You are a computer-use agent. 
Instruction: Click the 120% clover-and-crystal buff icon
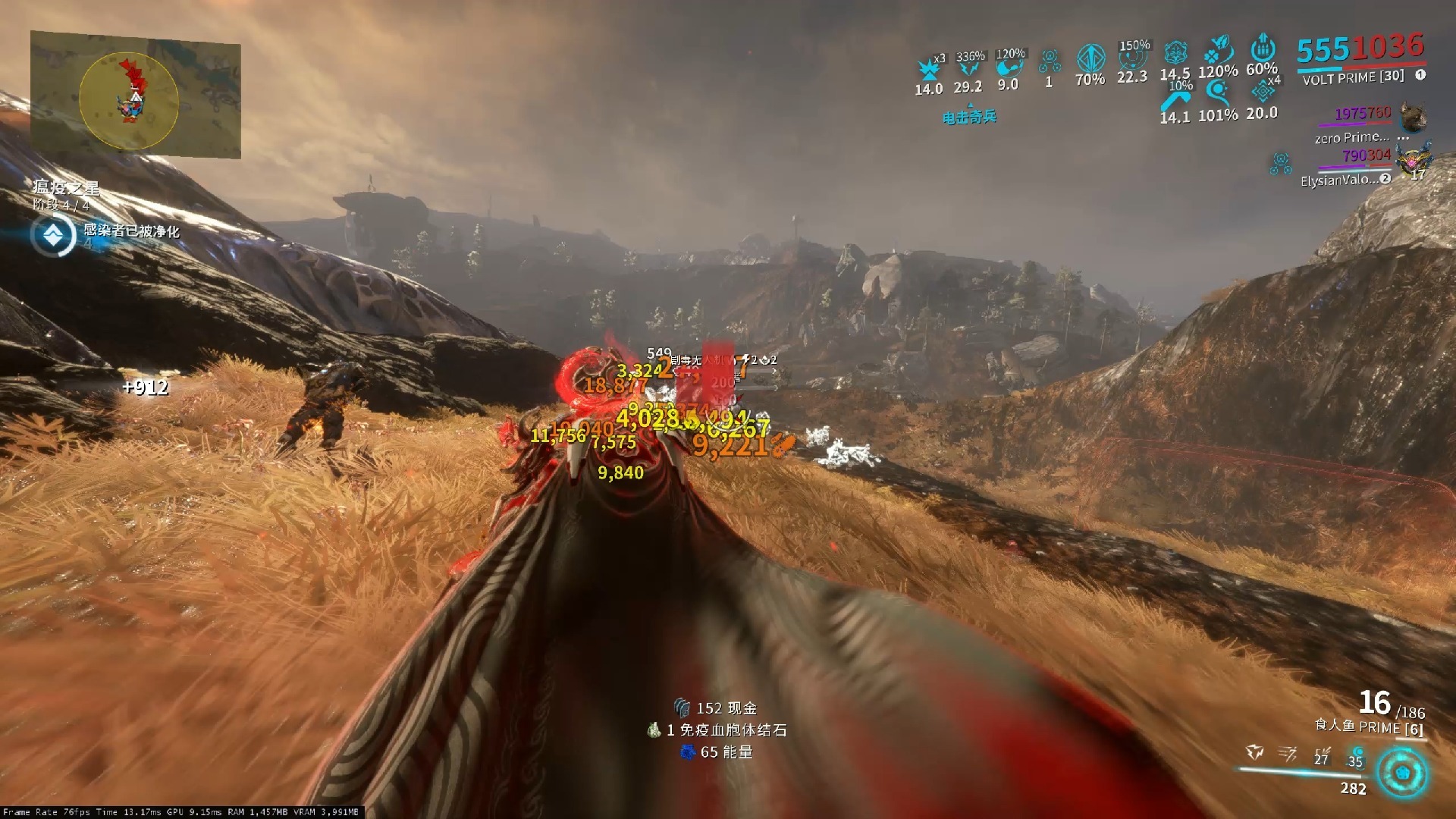tap(1219, 50)
